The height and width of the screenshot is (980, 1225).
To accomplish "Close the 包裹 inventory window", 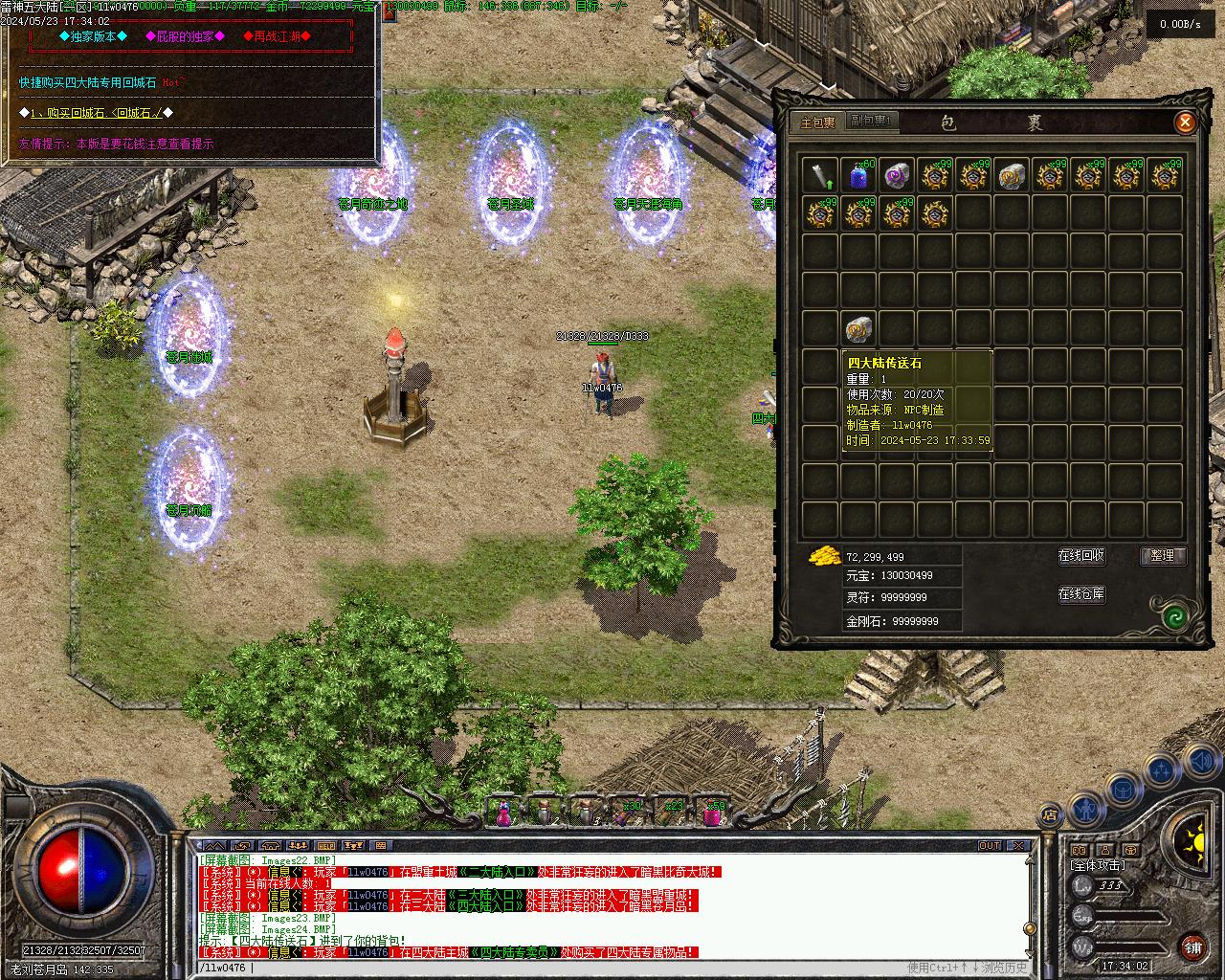I will [1185, 122].
